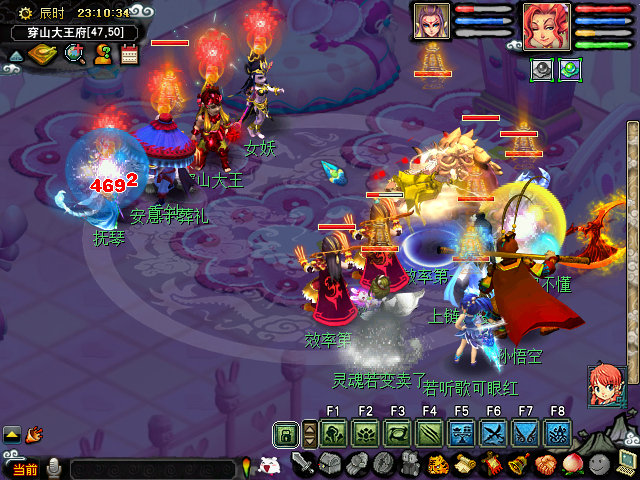Click the golden bell icon
The height and width of the screenshot is (480, 640).
[519, 464]
